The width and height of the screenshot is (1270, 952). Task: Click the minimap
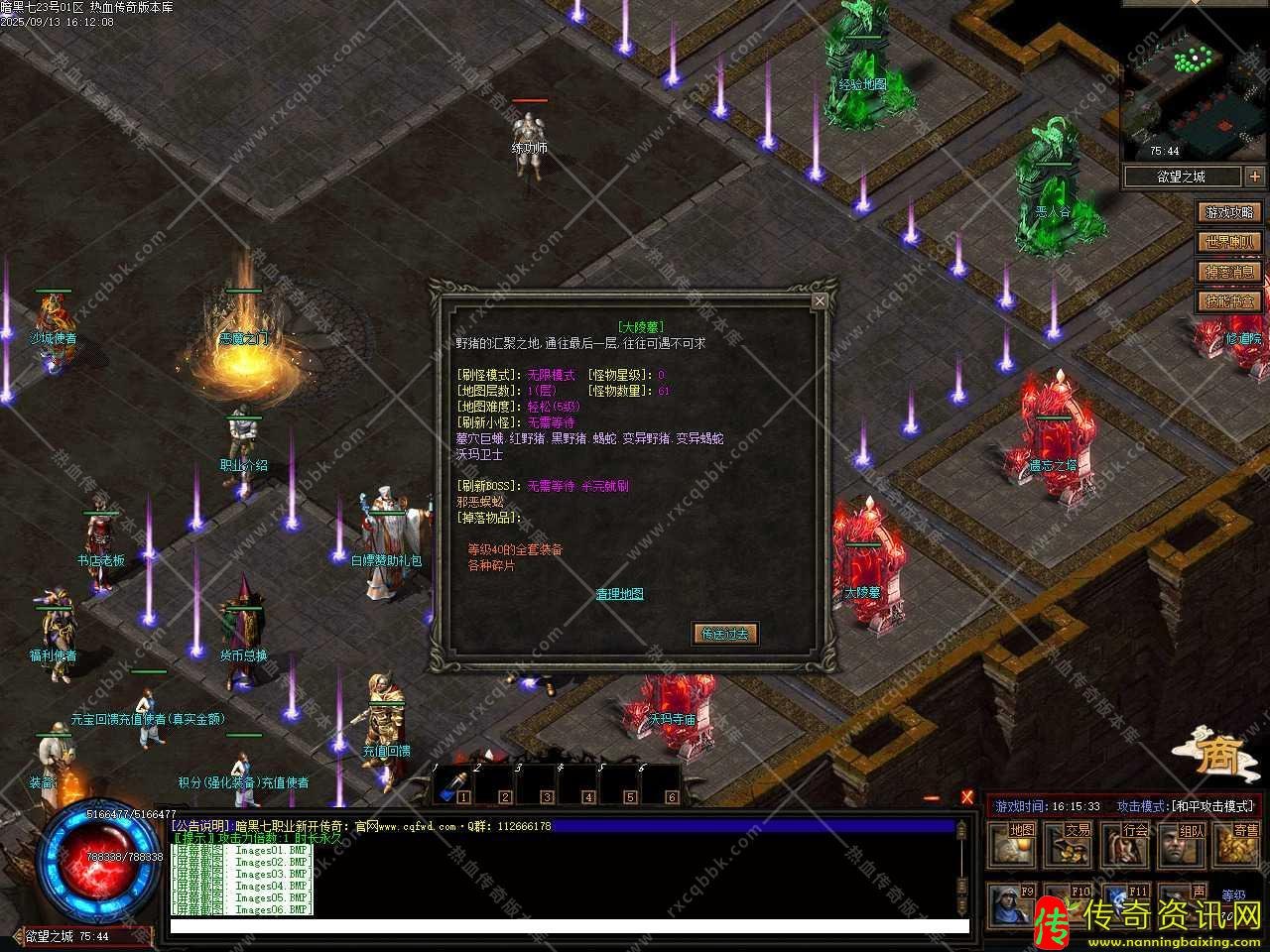pyautogui.click(x=1195, y=94)
